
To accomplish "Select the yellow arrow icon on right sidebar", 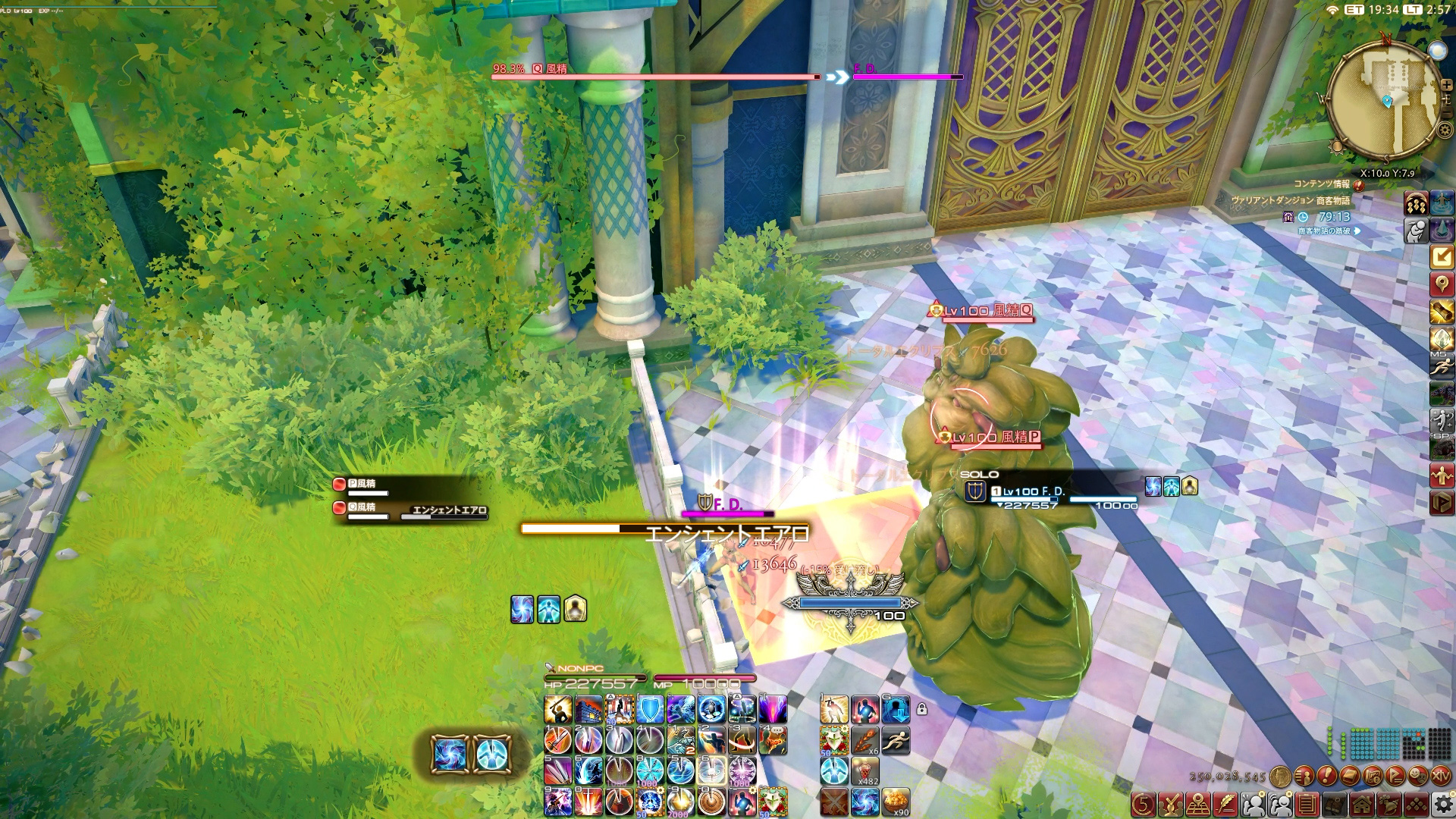I will (1441, 257).
